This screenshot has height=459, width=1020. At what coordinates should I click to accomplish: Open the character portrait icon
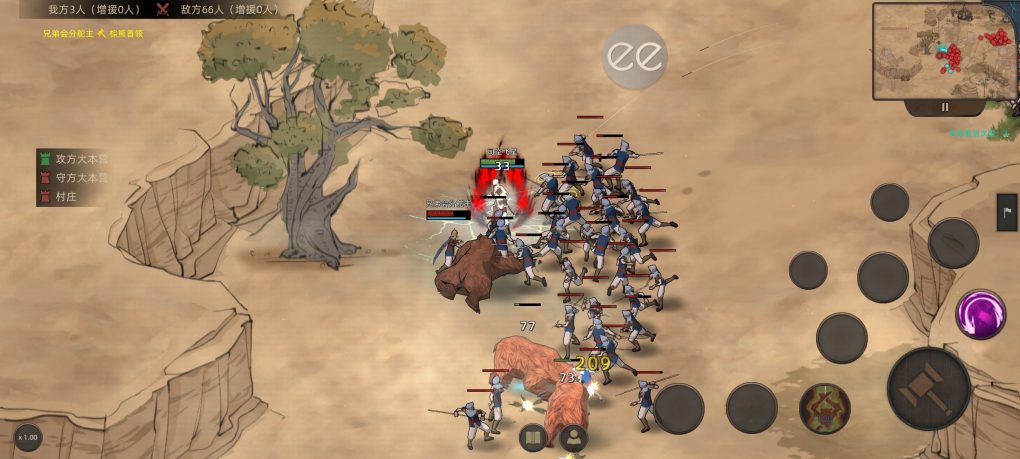pyautogui.click(x=573, y=437)
